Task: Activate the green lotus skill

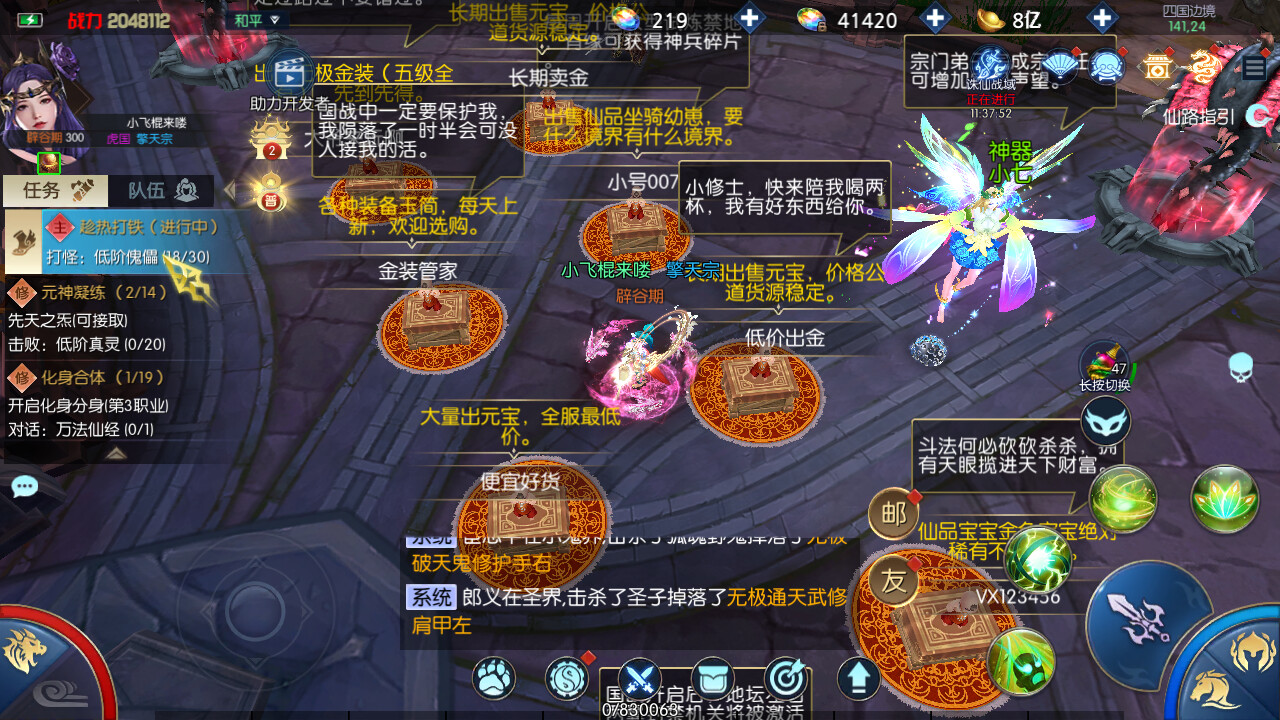Action: point(1224,498)
